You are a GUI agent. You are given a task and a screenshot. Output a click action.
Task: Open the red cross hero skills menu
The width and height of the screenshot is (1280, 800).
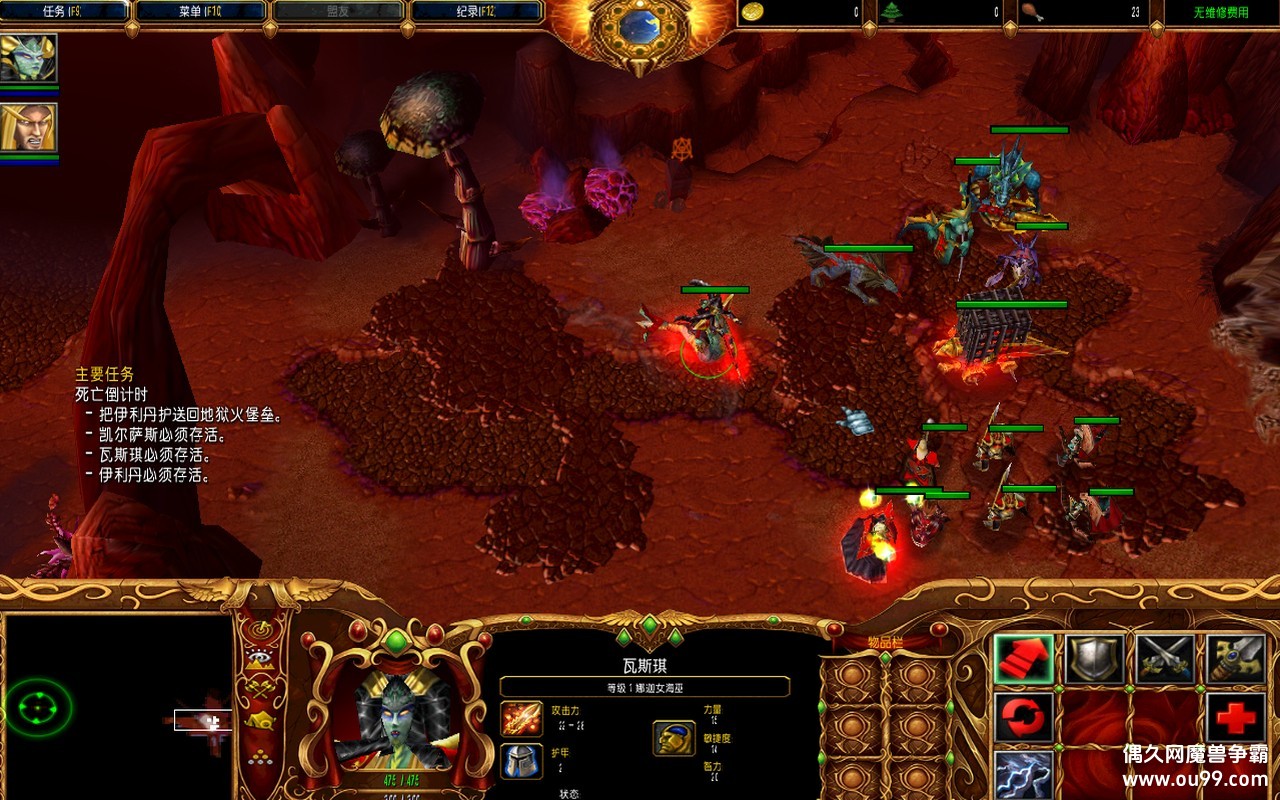click(x=1236, y=718)
